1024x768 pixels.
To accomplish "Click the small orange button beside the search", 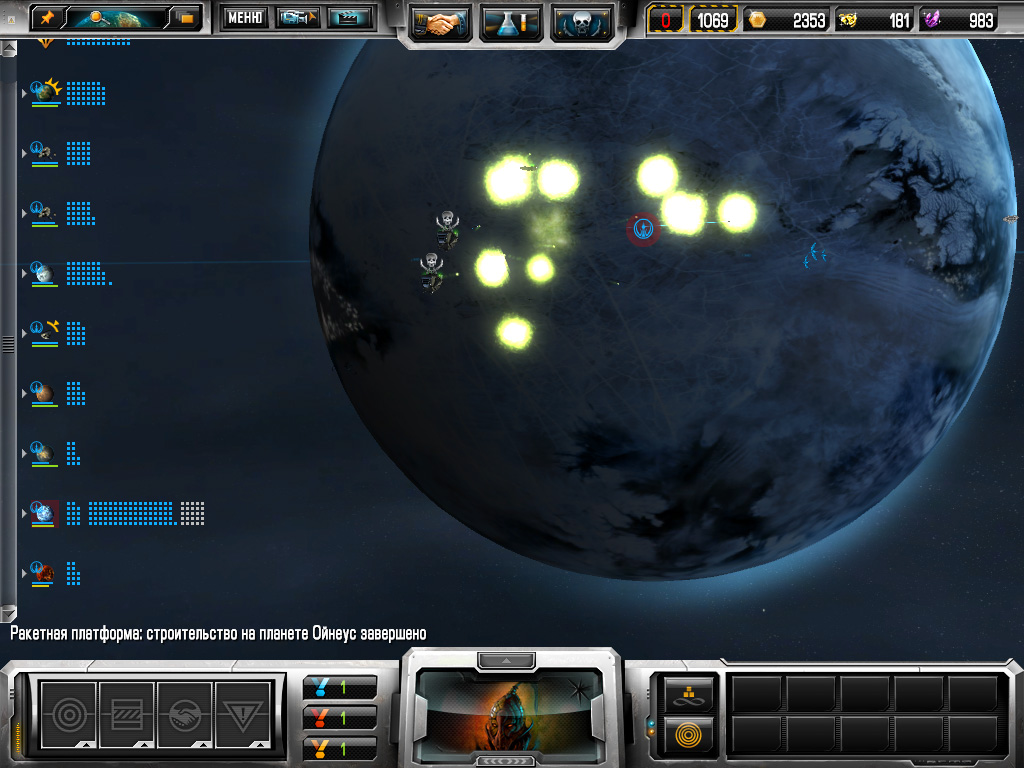I will (x=186, y=17).
